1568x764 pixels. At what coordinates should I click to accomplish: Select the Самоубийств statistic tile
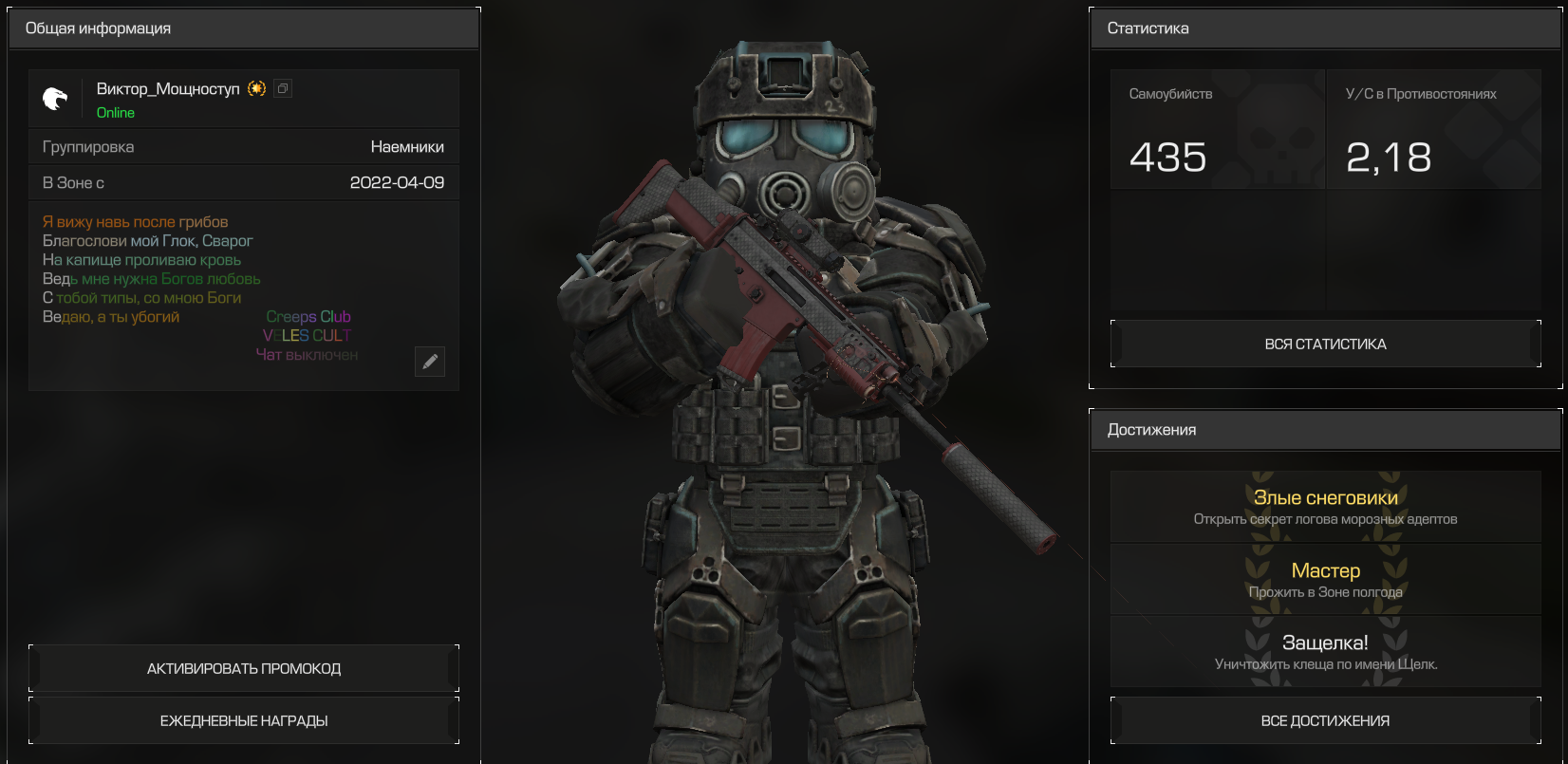pos(1217,130)
